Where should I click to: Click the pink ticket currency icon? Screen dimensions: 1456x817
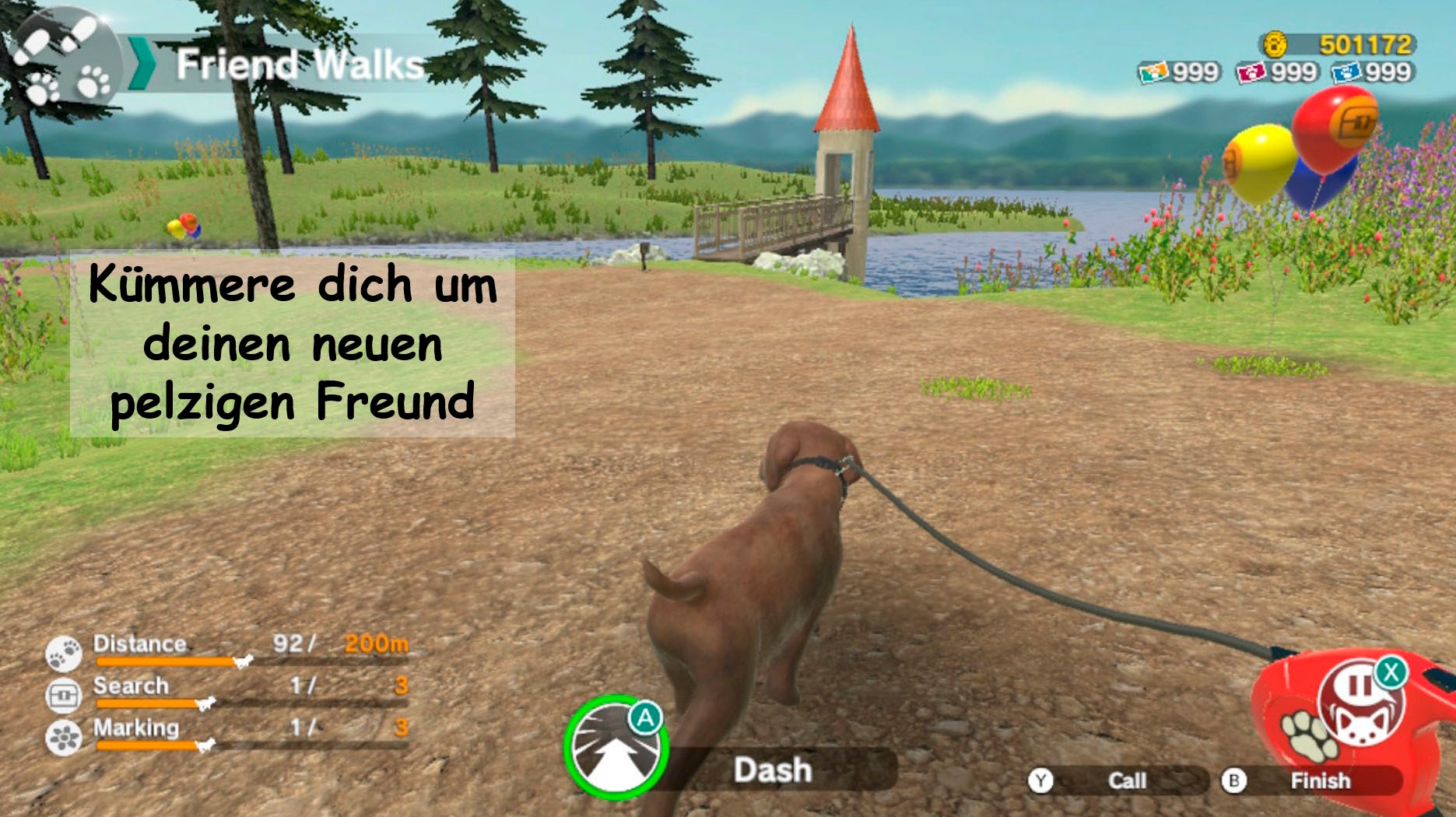pos(1253,73)
